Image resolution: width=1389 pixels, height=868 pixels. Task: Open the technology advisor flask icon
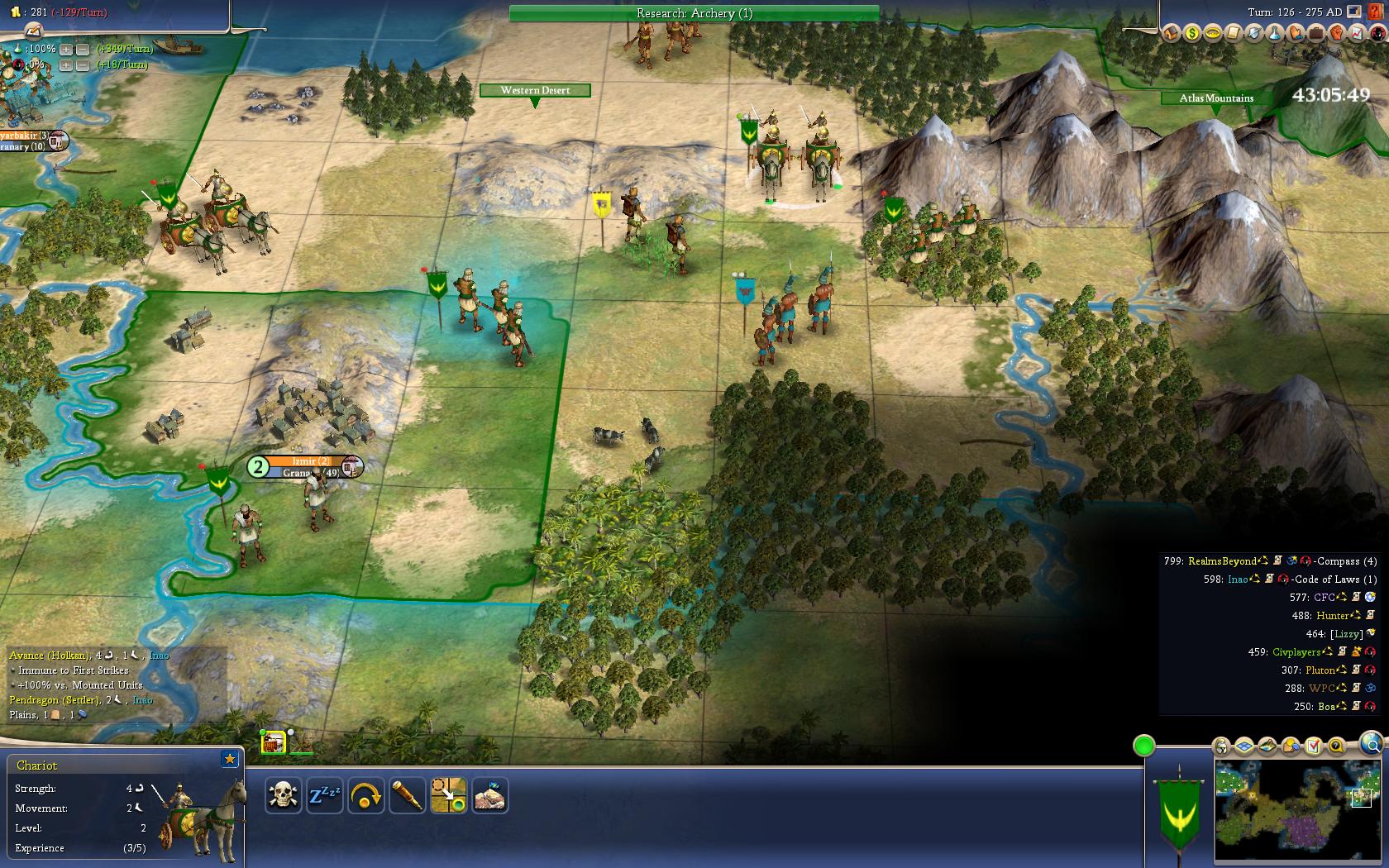pyautogui.click(x=1274, y=33)
